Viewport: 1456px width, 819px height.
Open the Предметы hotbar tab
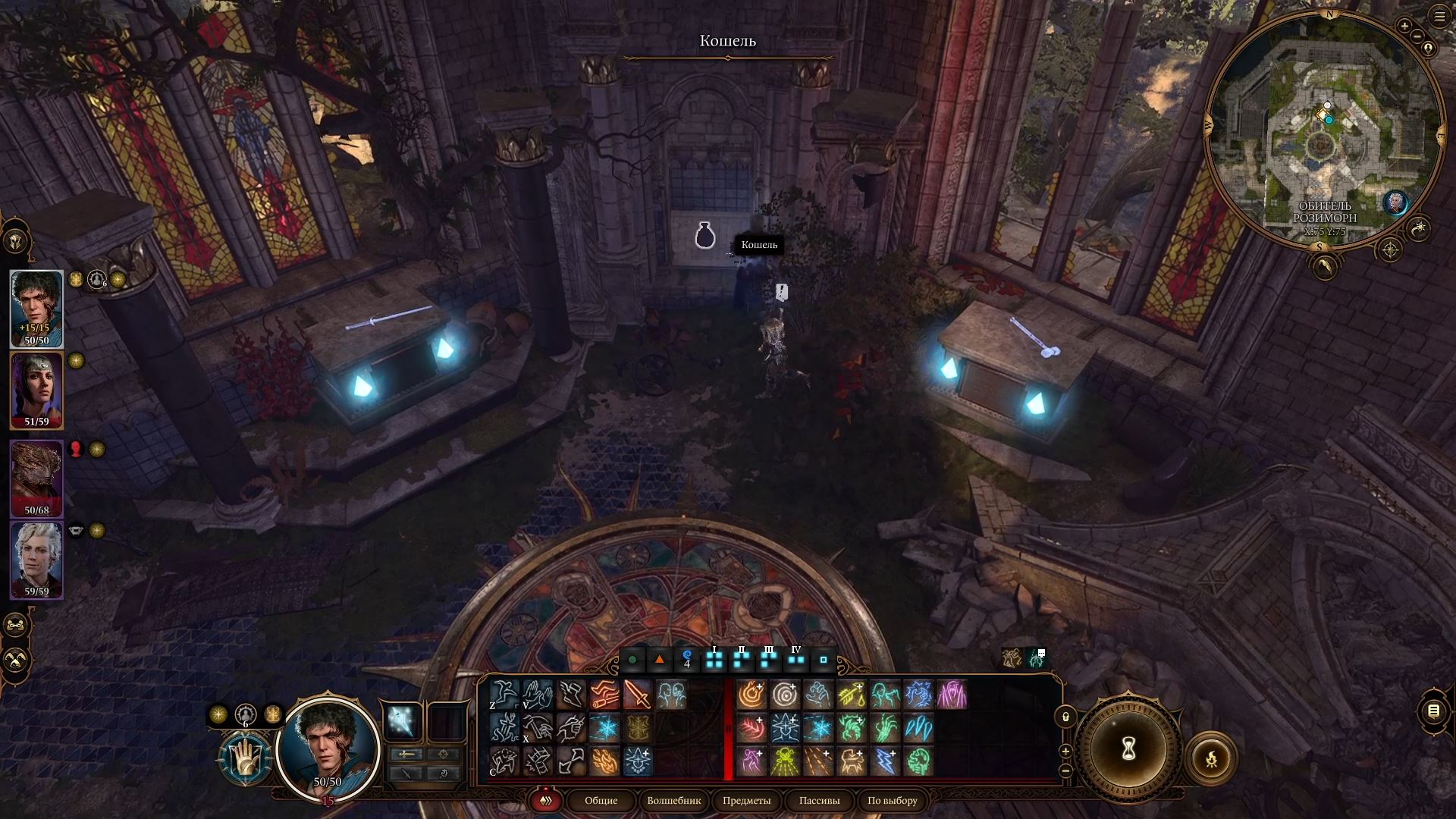(746, 801)
